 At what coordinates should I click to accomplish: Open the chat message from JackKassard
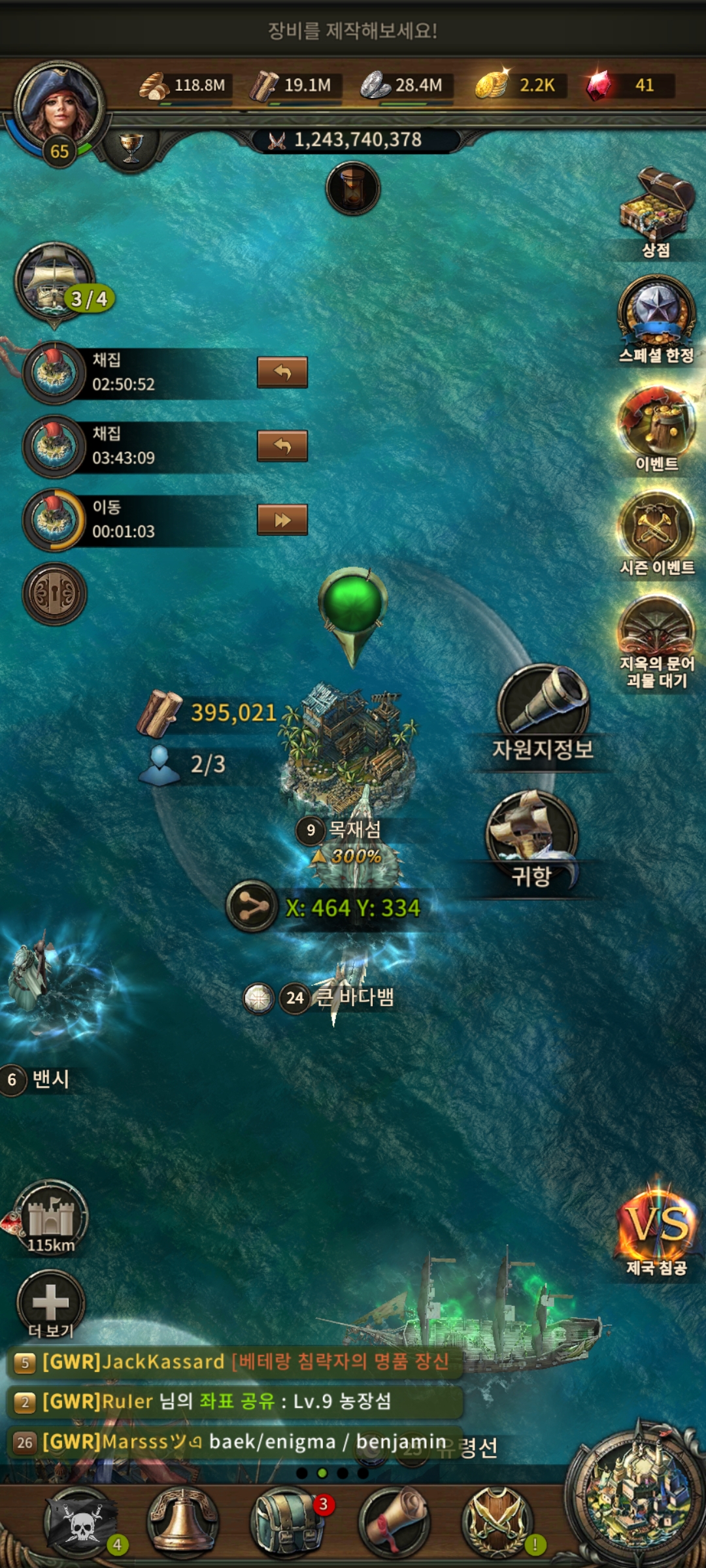(235, 1362)
